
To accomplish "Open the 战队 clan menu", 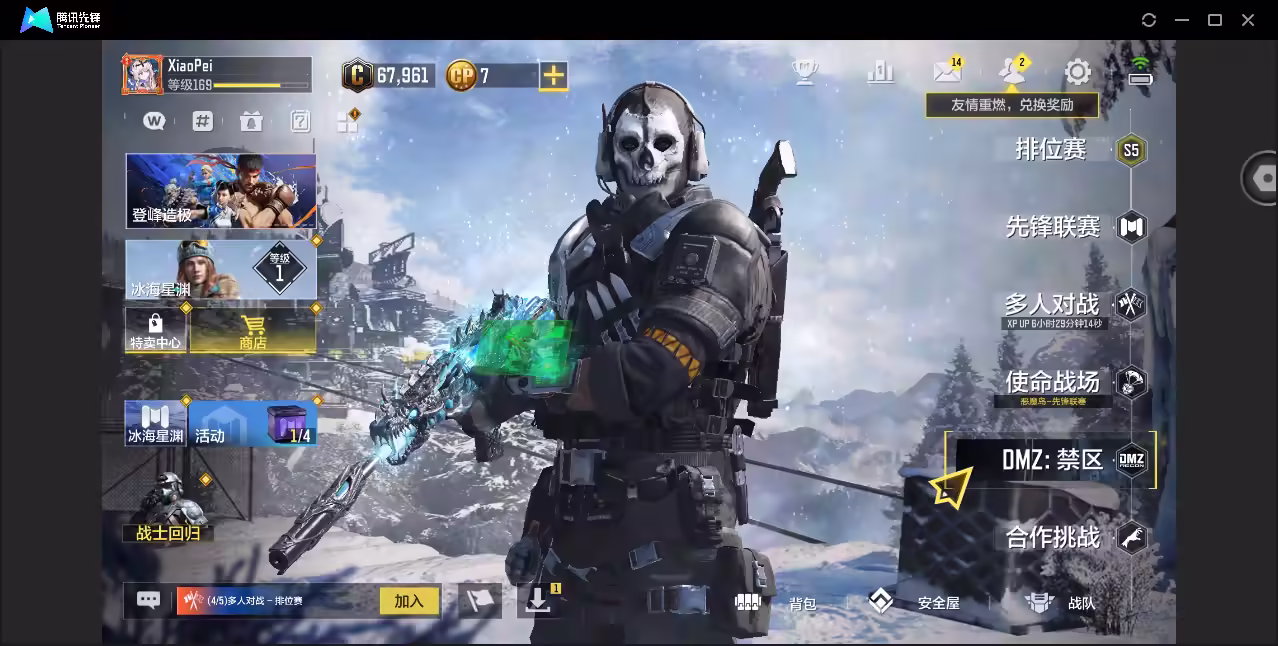I will (x=1060, y=602).
